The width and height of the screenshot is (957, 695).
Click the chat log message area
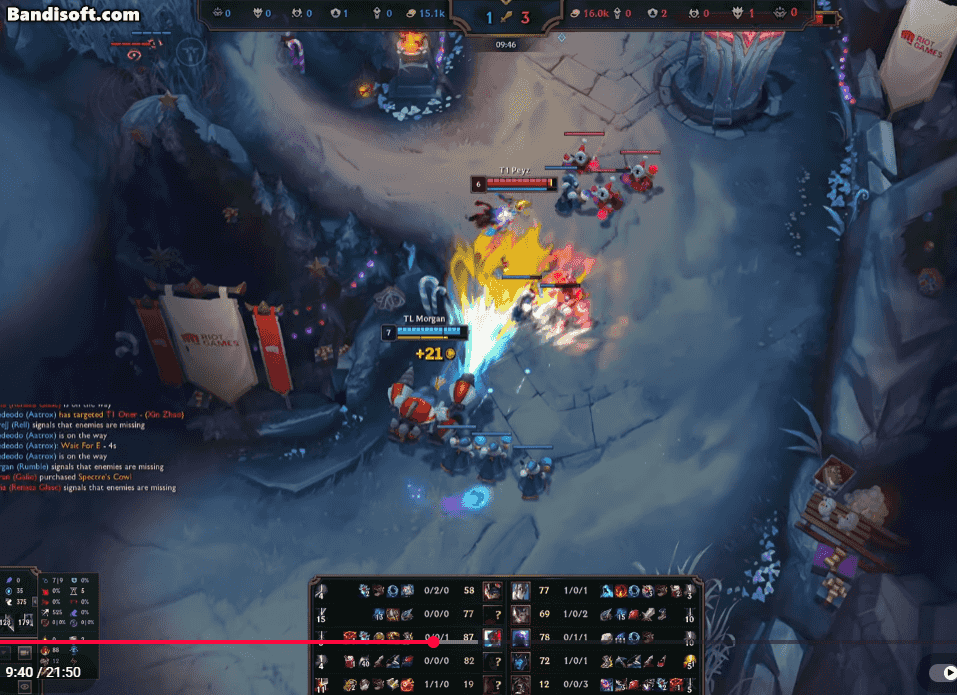click(88, 440)
